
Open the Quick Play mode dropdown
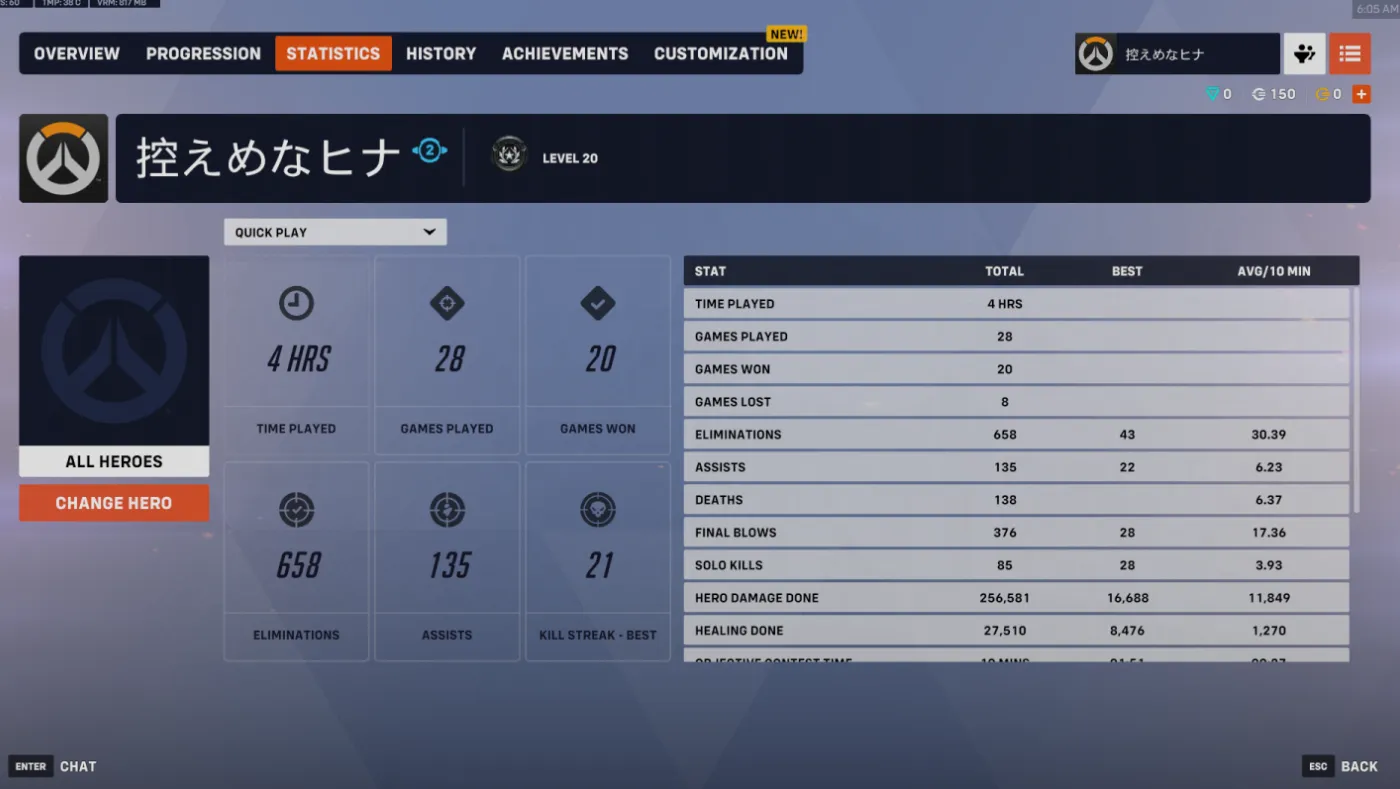pyautogui.click(x=334, y=231)
